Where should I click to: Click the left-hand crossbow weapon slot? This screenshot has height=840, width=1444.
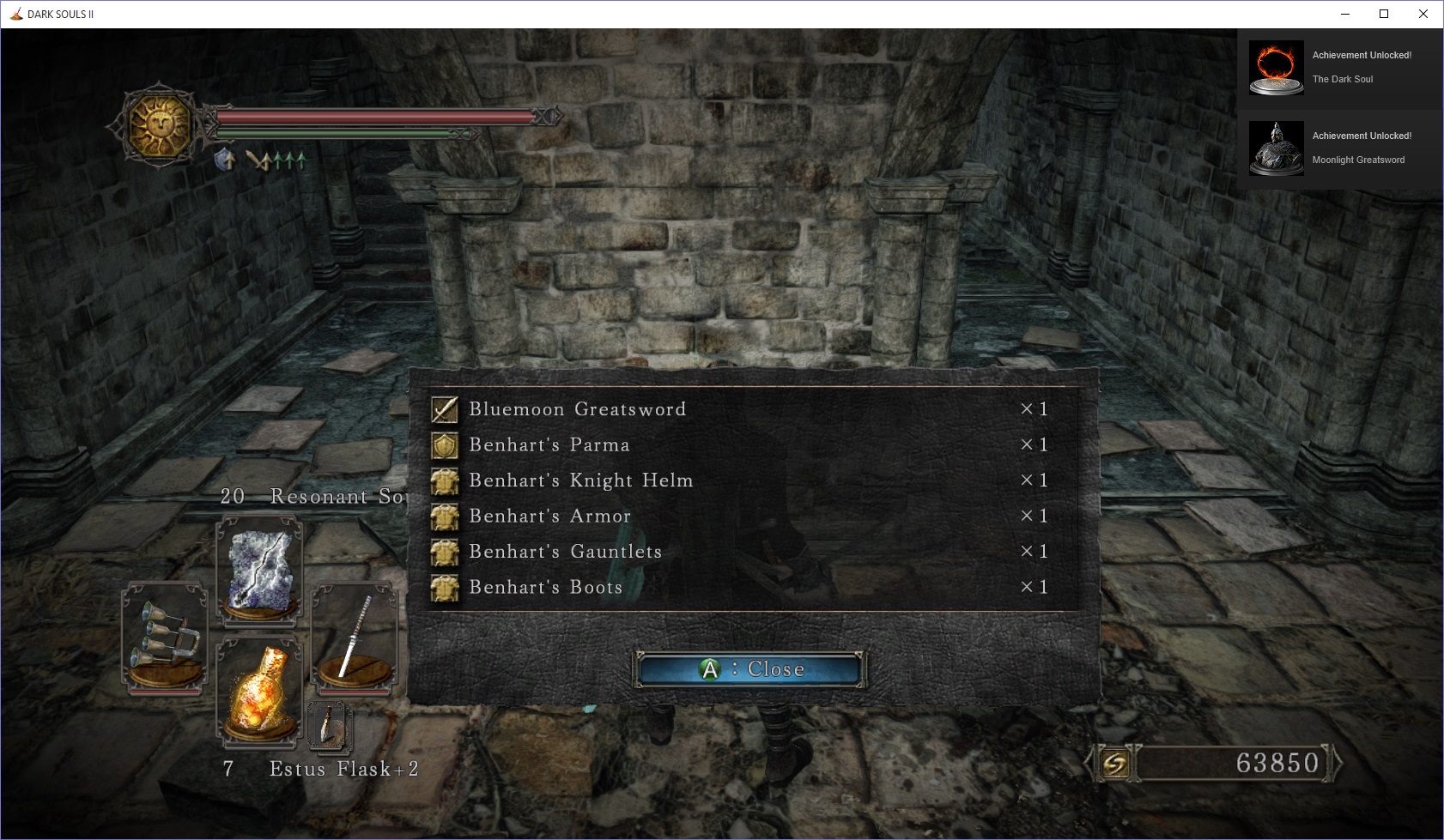click(x=165, y=637)
